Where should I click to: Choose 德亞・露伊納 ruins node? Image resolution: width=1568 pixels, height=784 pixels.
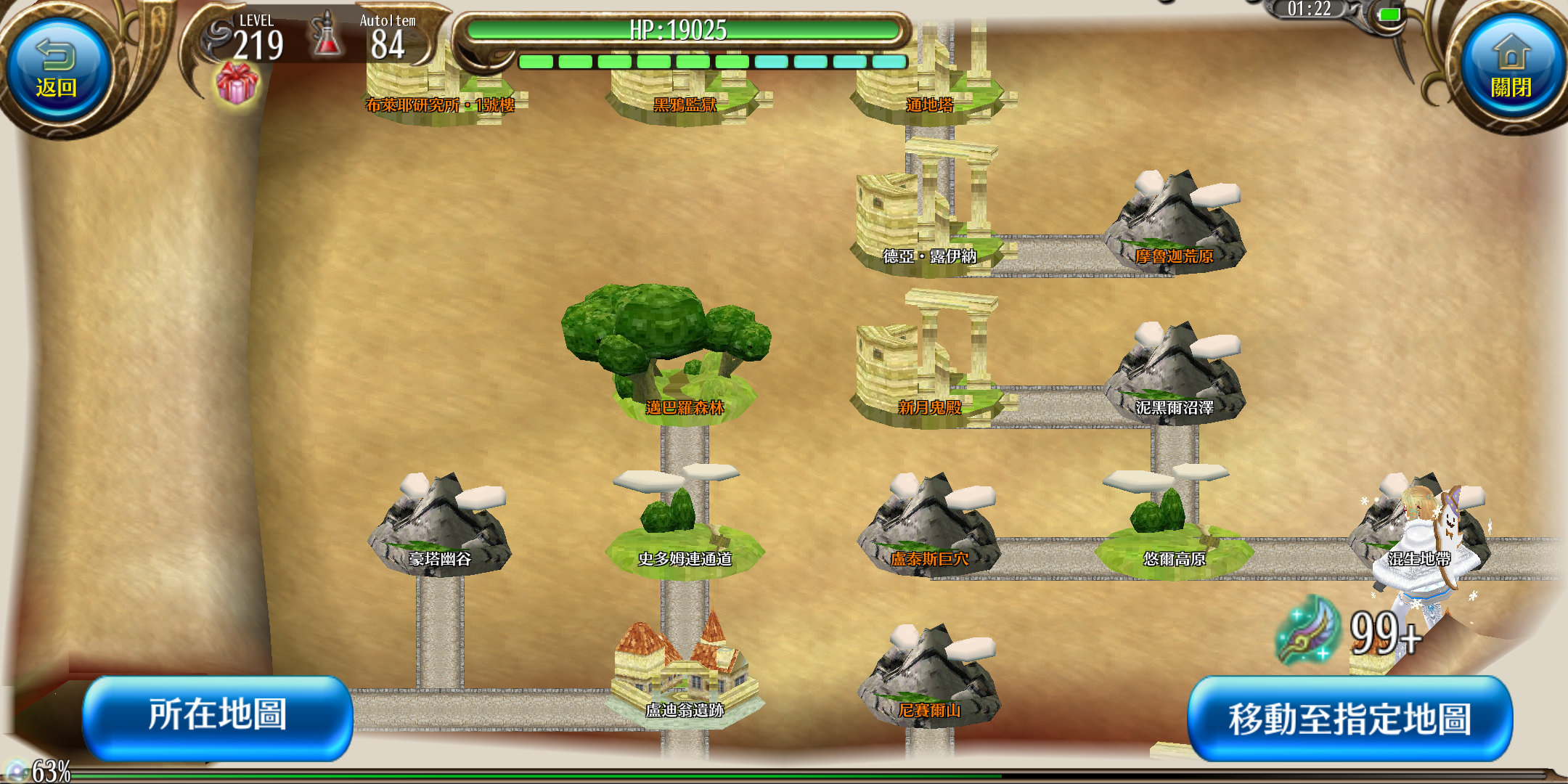point(928,218)
